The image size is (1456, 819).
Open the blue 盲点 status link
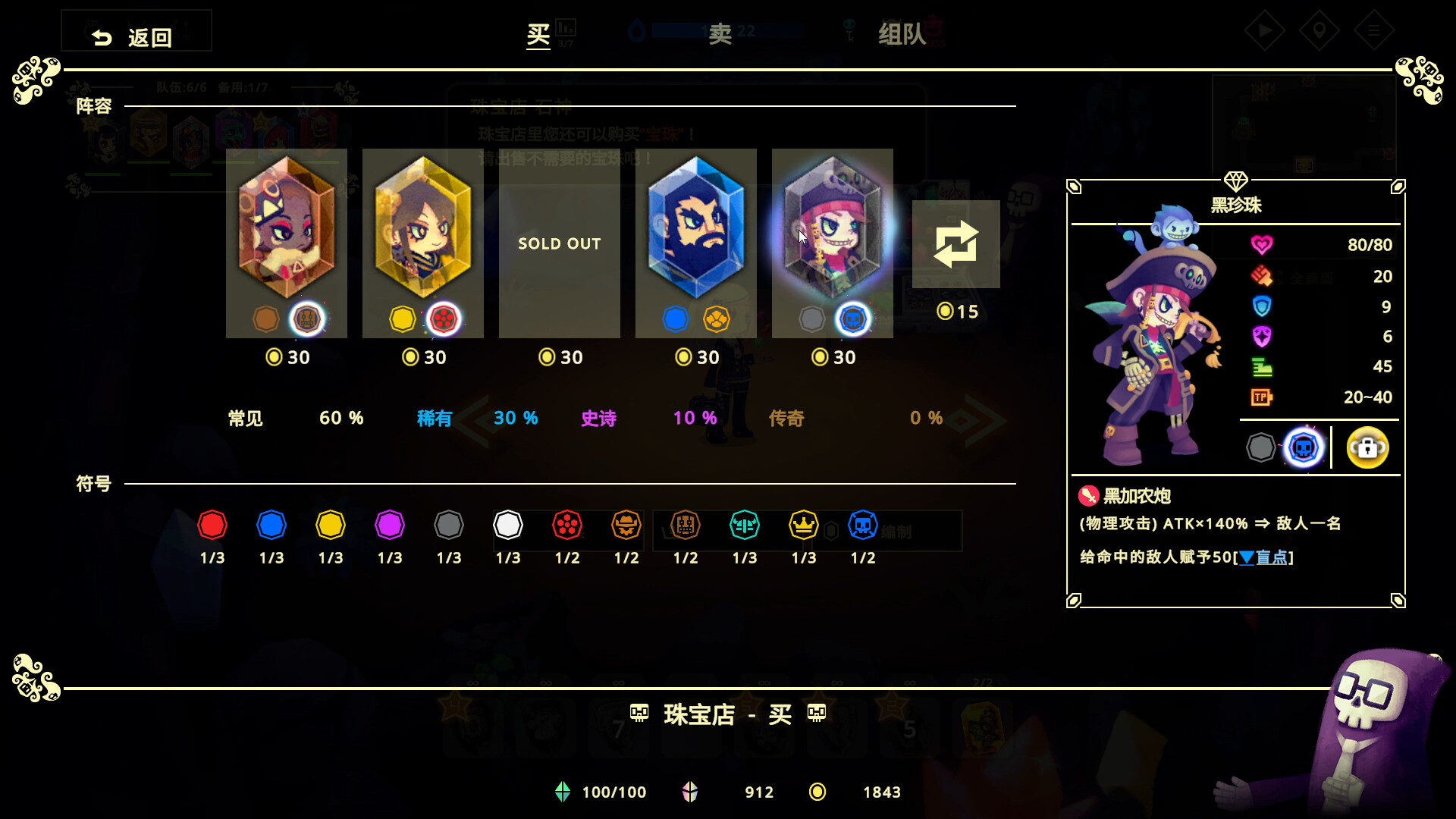(x=1265, y=557)
